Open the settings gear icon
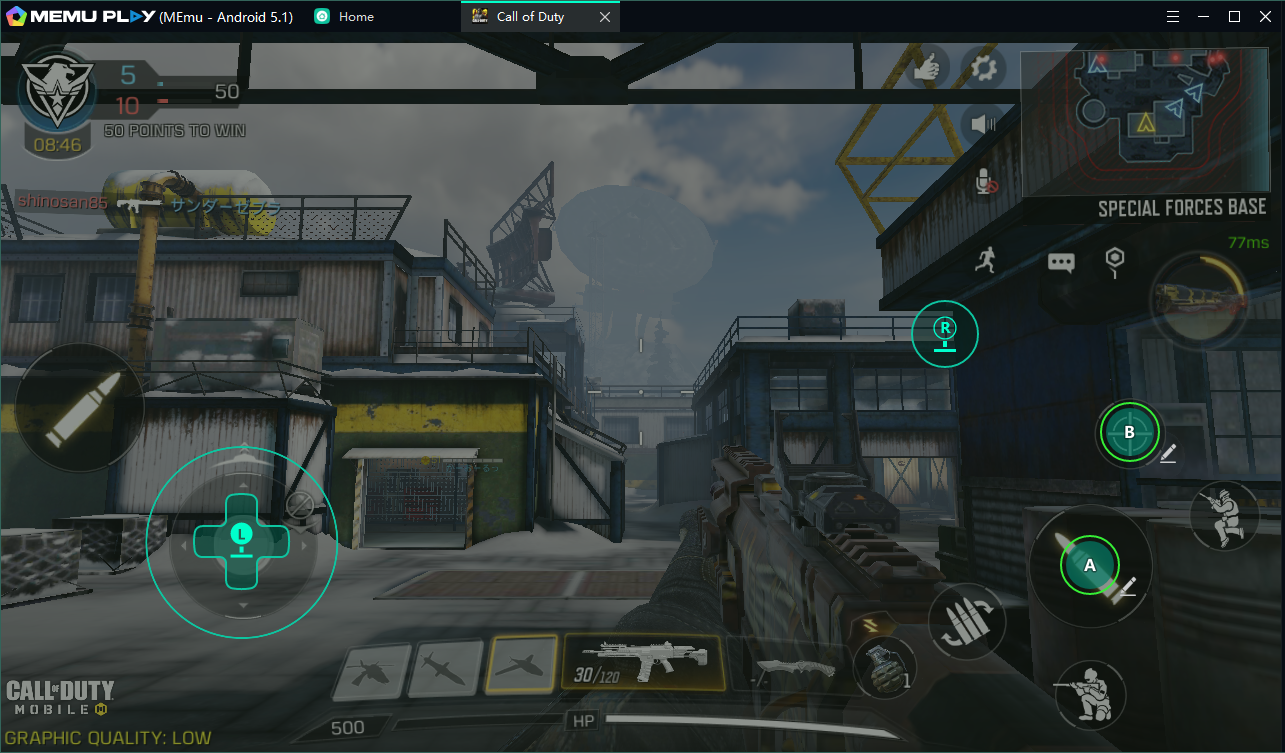Screen dimensions: 1285x753 pos(984,68)
